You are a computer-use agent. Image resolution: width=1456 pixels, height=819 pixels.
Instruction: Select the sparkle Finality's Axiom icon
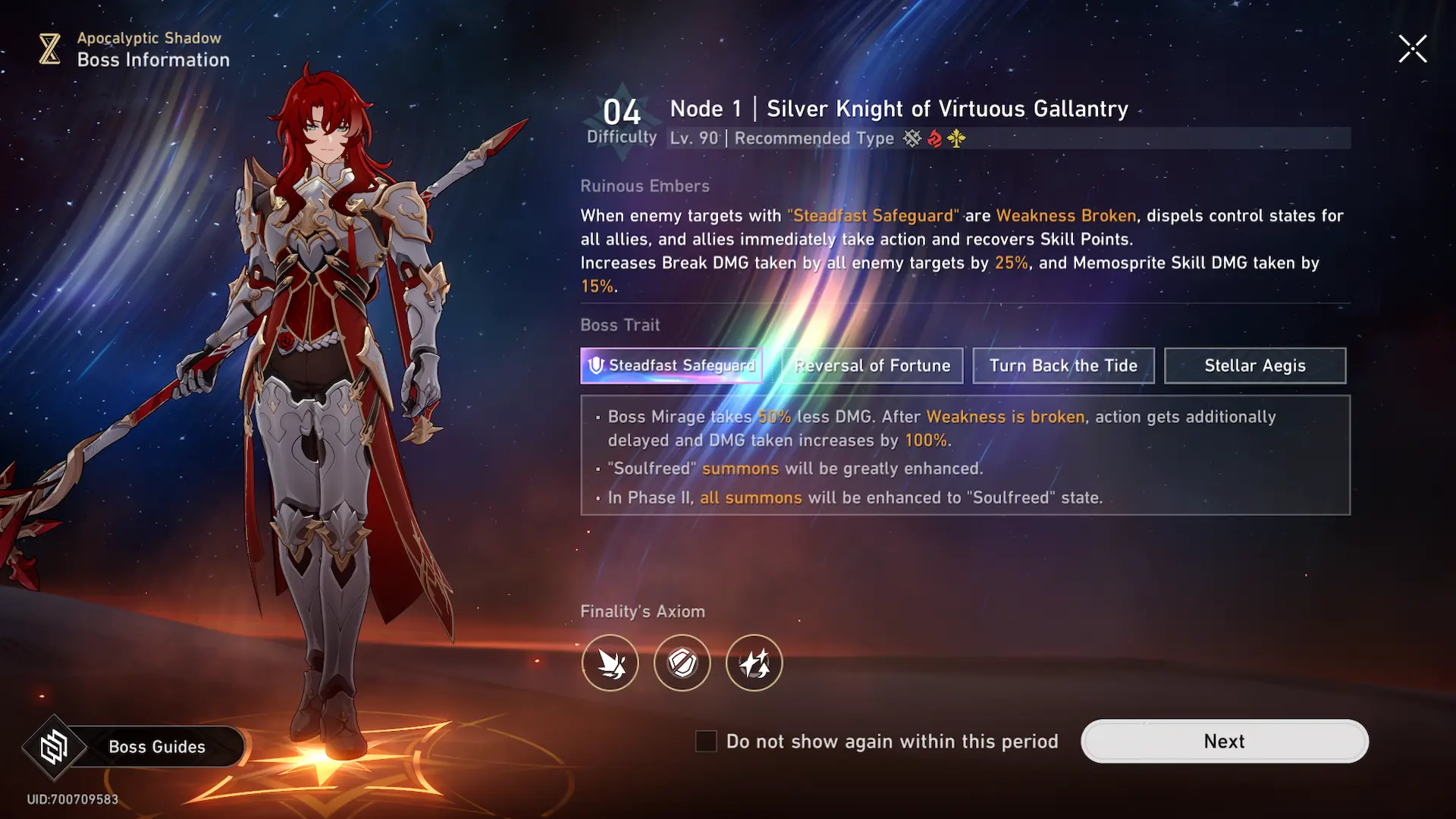point(755,663)
